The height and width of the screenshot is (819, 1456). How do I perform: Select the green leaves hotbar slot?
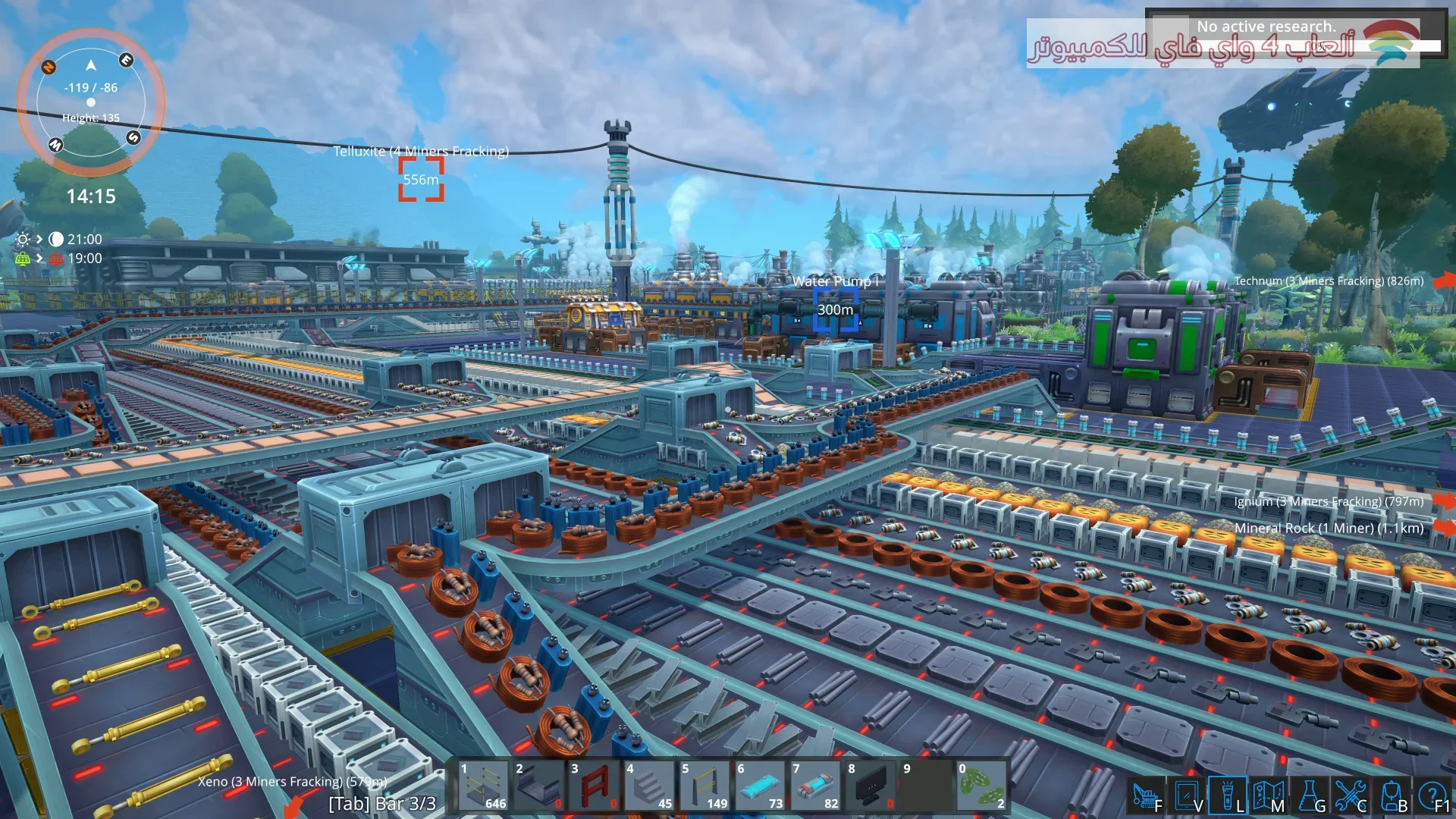click(x=981, y=786)
